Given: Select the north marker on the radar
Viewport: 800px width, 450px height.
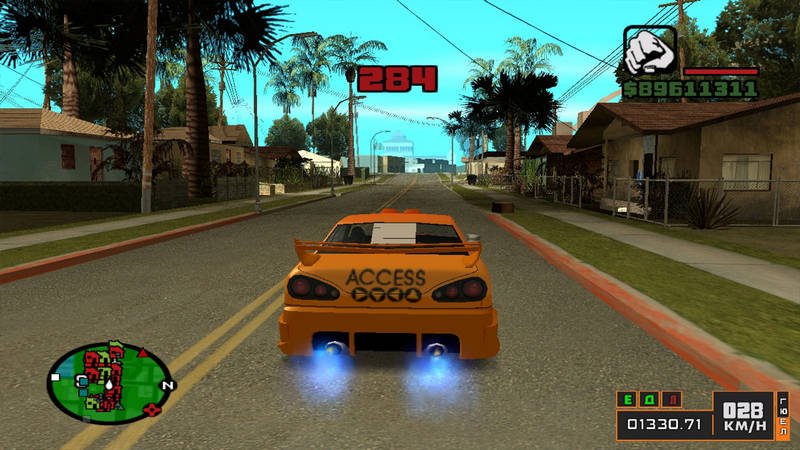Looking at the screenshot, I should coord(167,385).
